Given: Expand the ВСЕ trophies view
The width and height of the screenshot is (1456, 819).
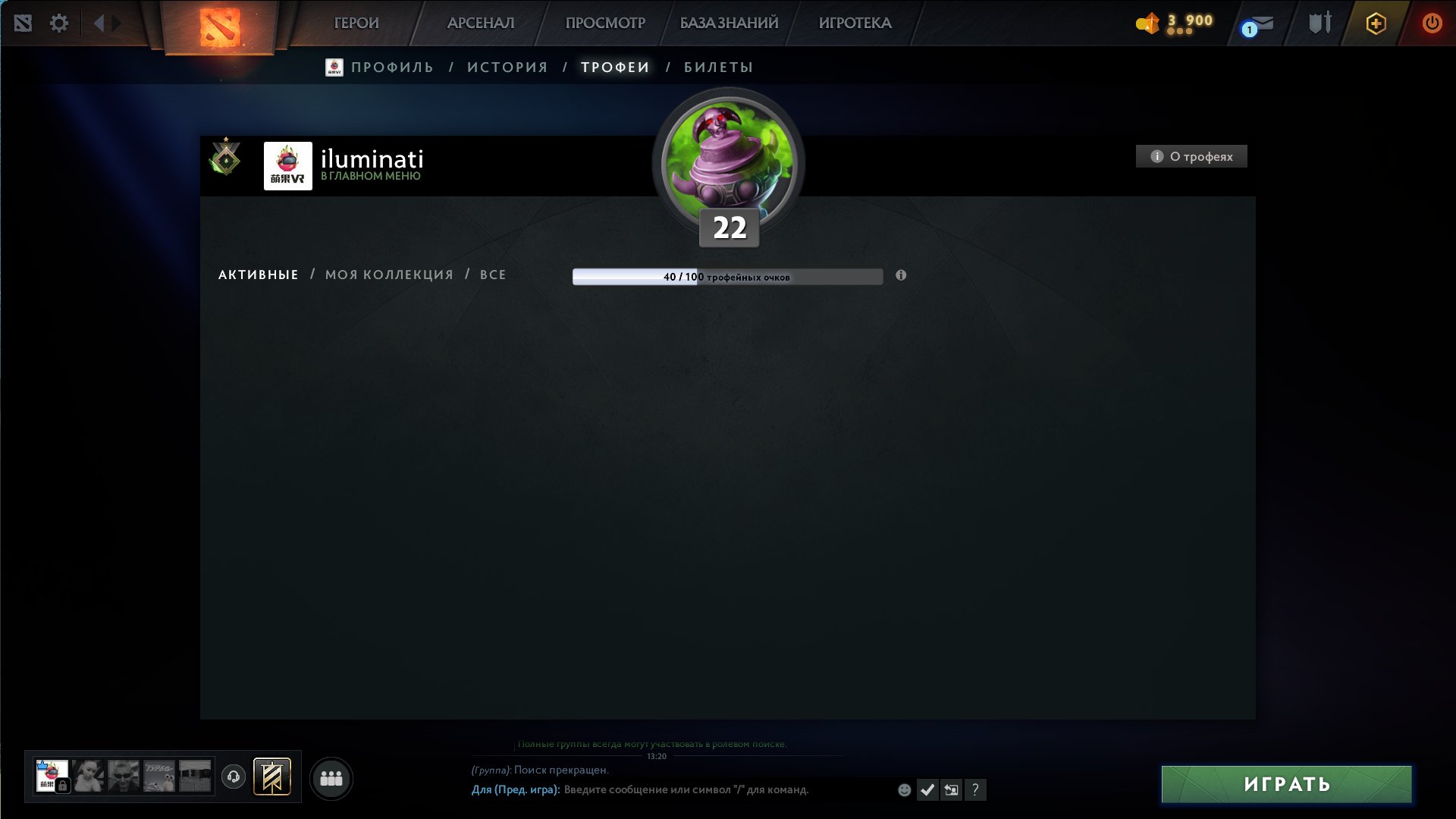Looking at the screenshot, I should click(x=493, y=275).
